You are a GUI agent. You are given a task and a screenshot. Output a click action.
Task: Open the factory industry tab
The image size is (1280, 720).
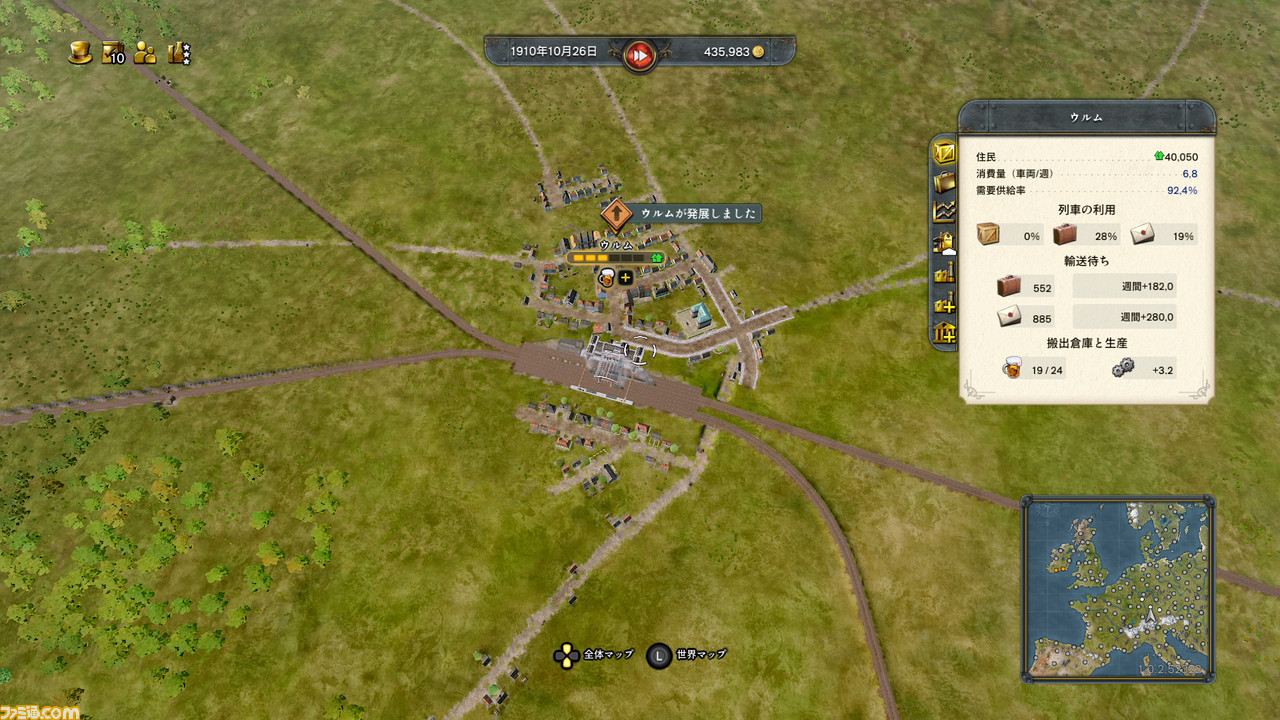point(944,271)
